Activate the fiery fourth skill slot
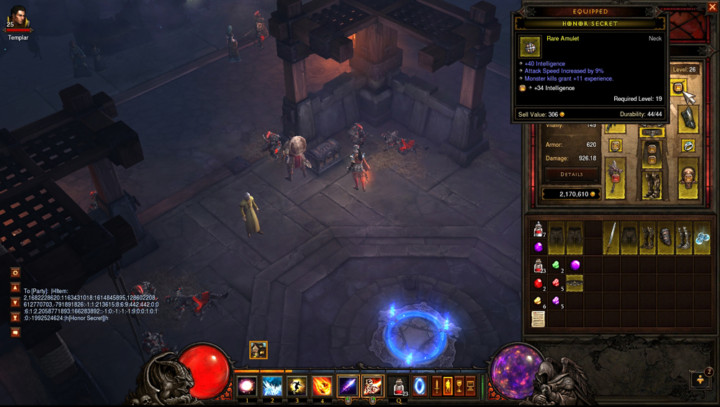 click(x=323, y=386)
